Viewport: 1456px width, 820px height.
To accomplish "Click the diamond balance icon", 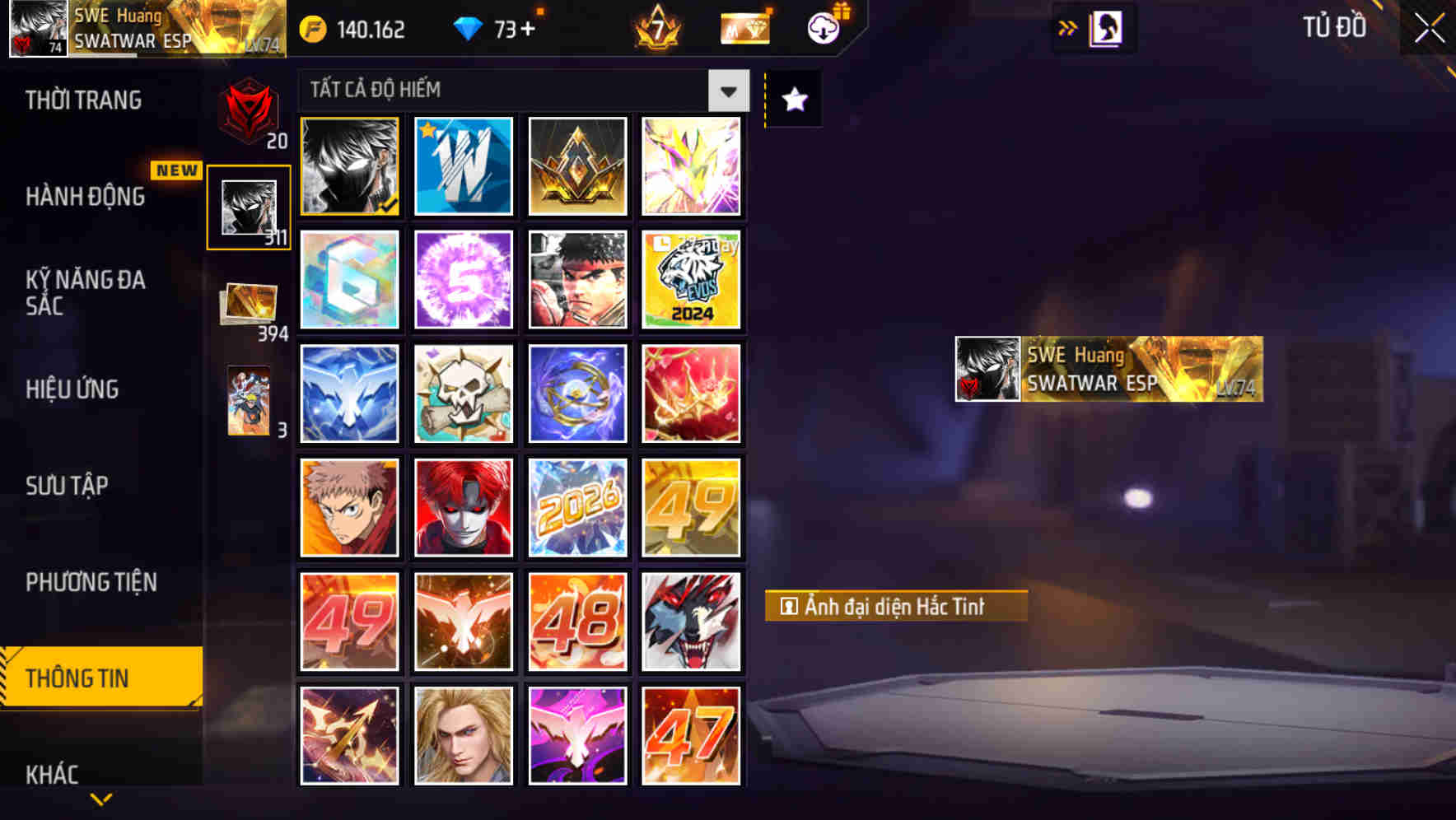I will pos(469,27).
